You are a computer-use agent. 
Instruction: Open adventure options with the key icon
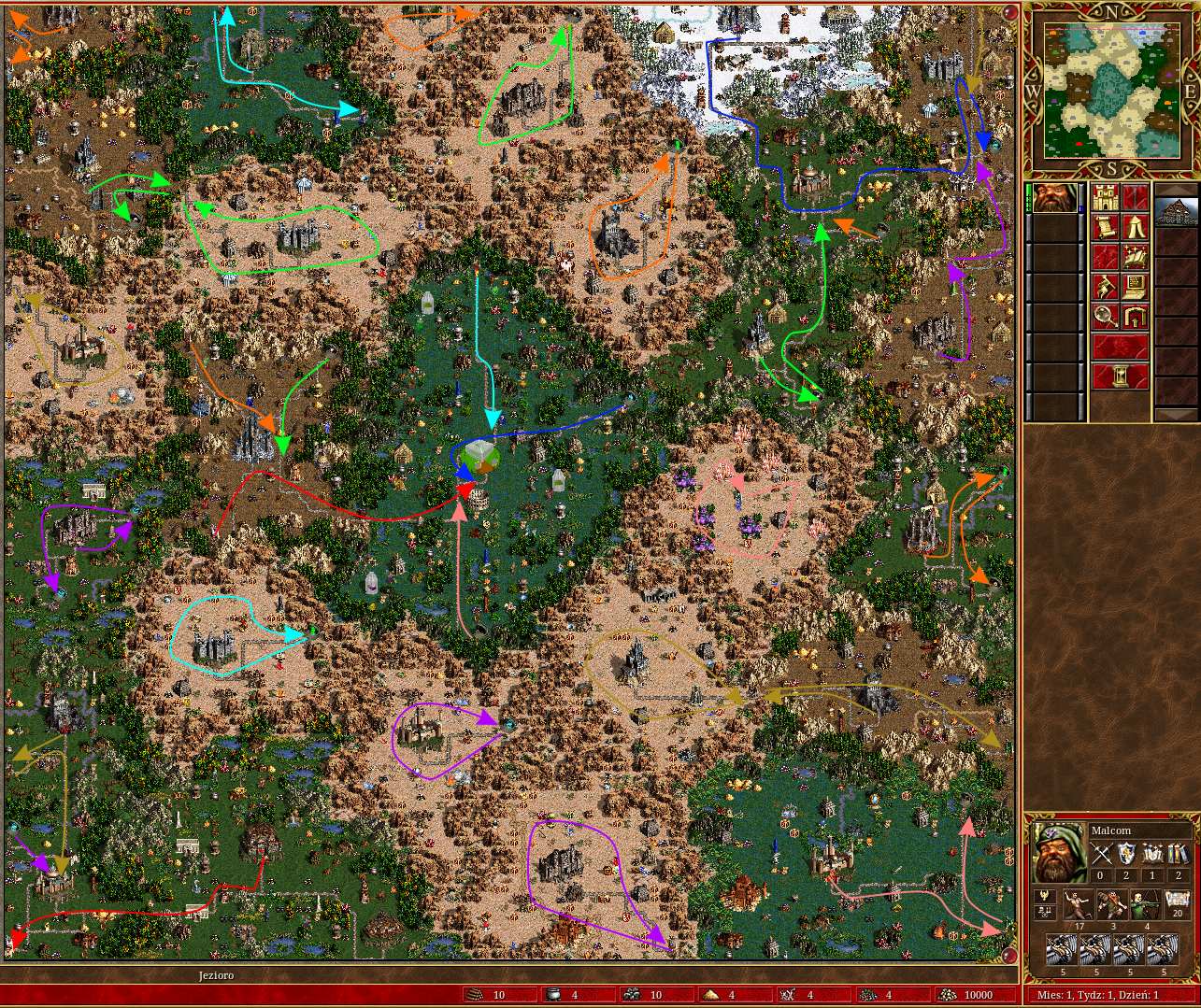tap(1106, 287)
